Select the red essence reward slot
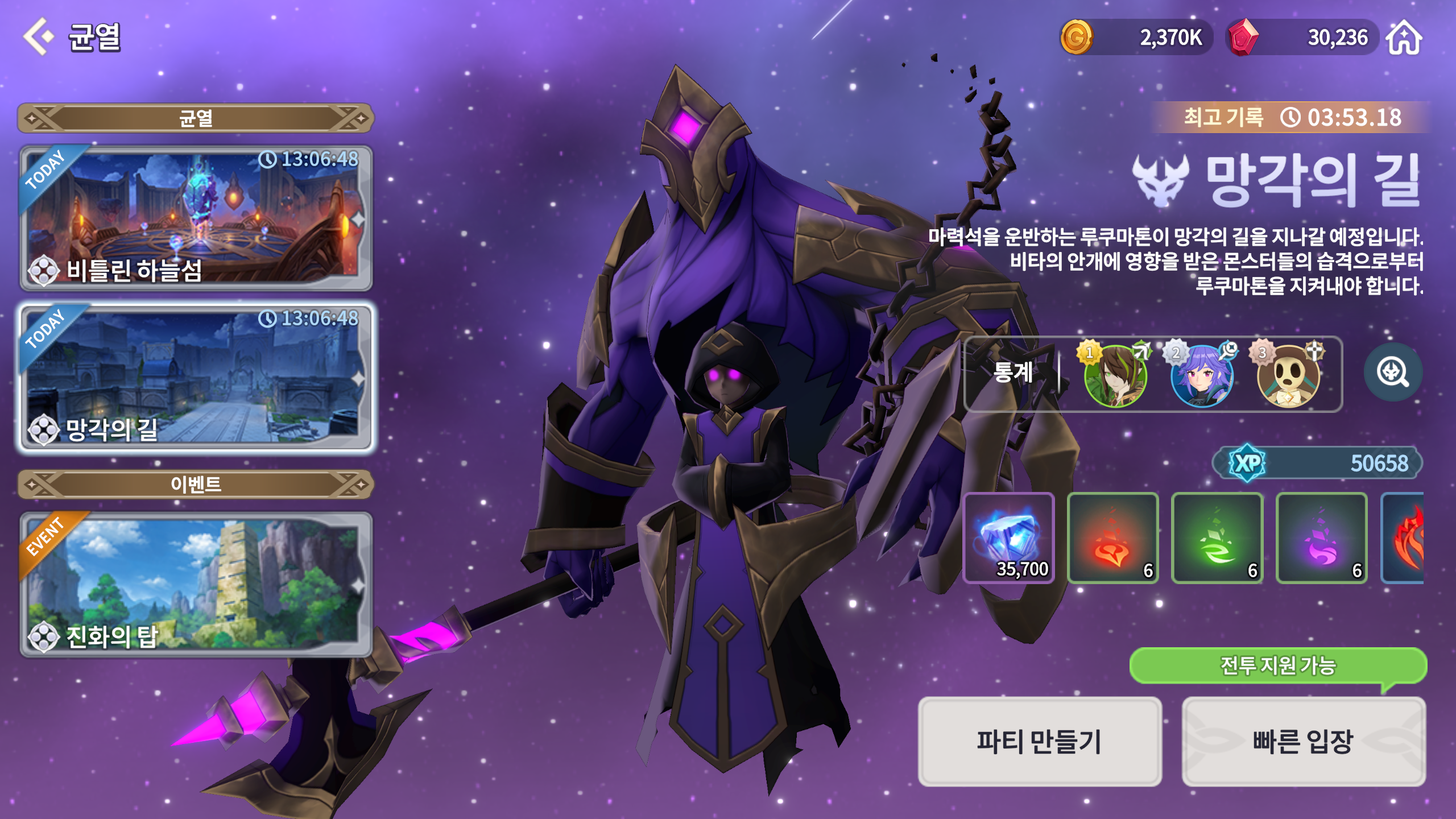Viewport: 1456px width, 819px height. (x=1113, y=538)
